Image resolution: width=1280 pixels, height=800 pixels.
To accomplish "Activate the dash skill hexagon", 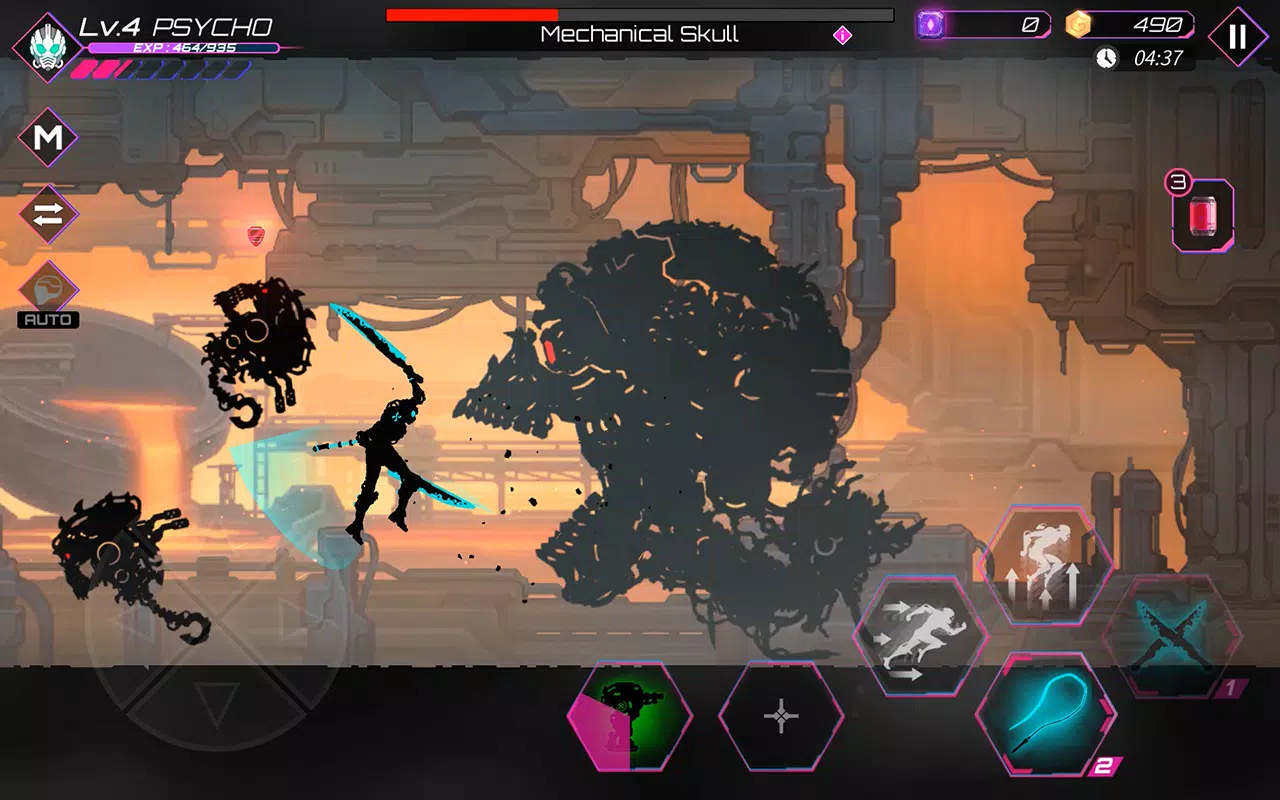I will (922, 630).
